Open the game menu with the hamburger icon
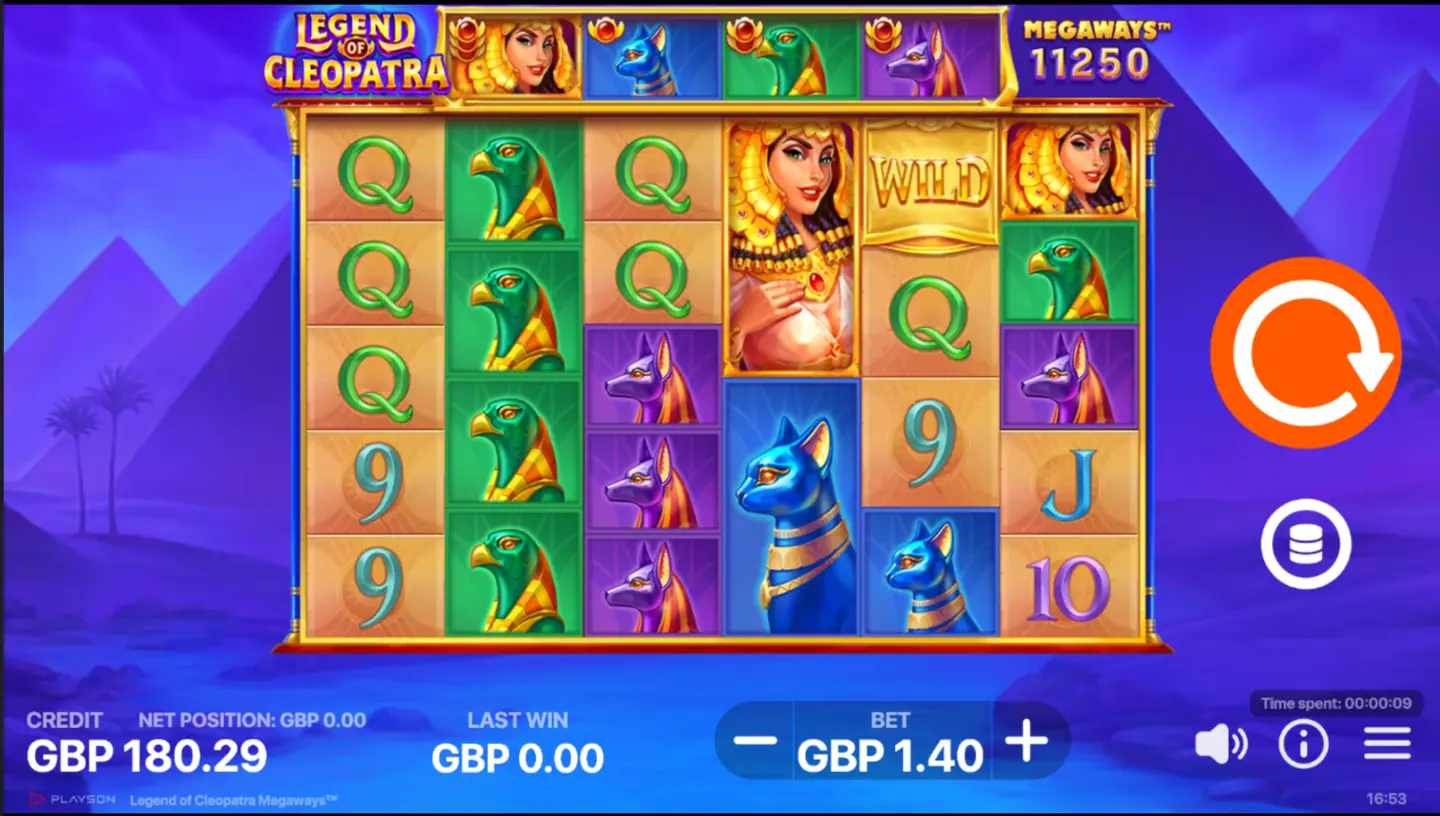Screen dimensions: 1440x816 coord(1384,742)
